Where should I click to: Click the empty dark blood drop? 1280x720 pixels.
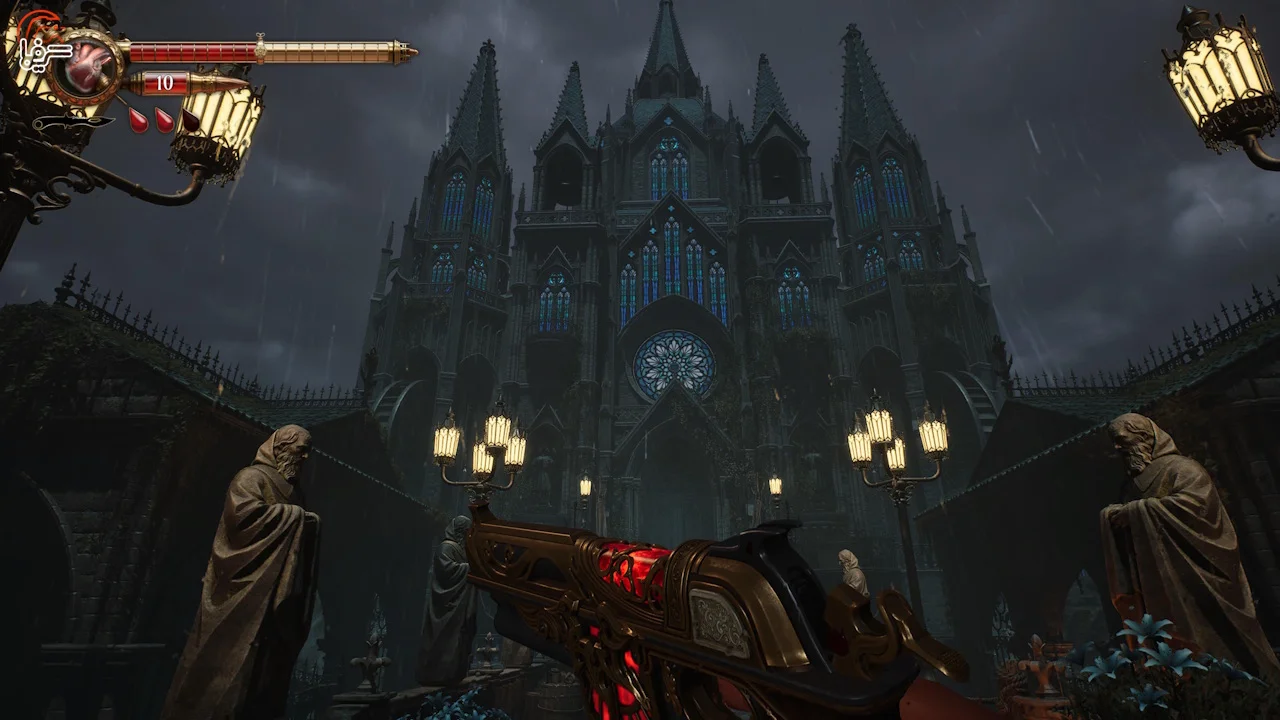coord(189,120)
